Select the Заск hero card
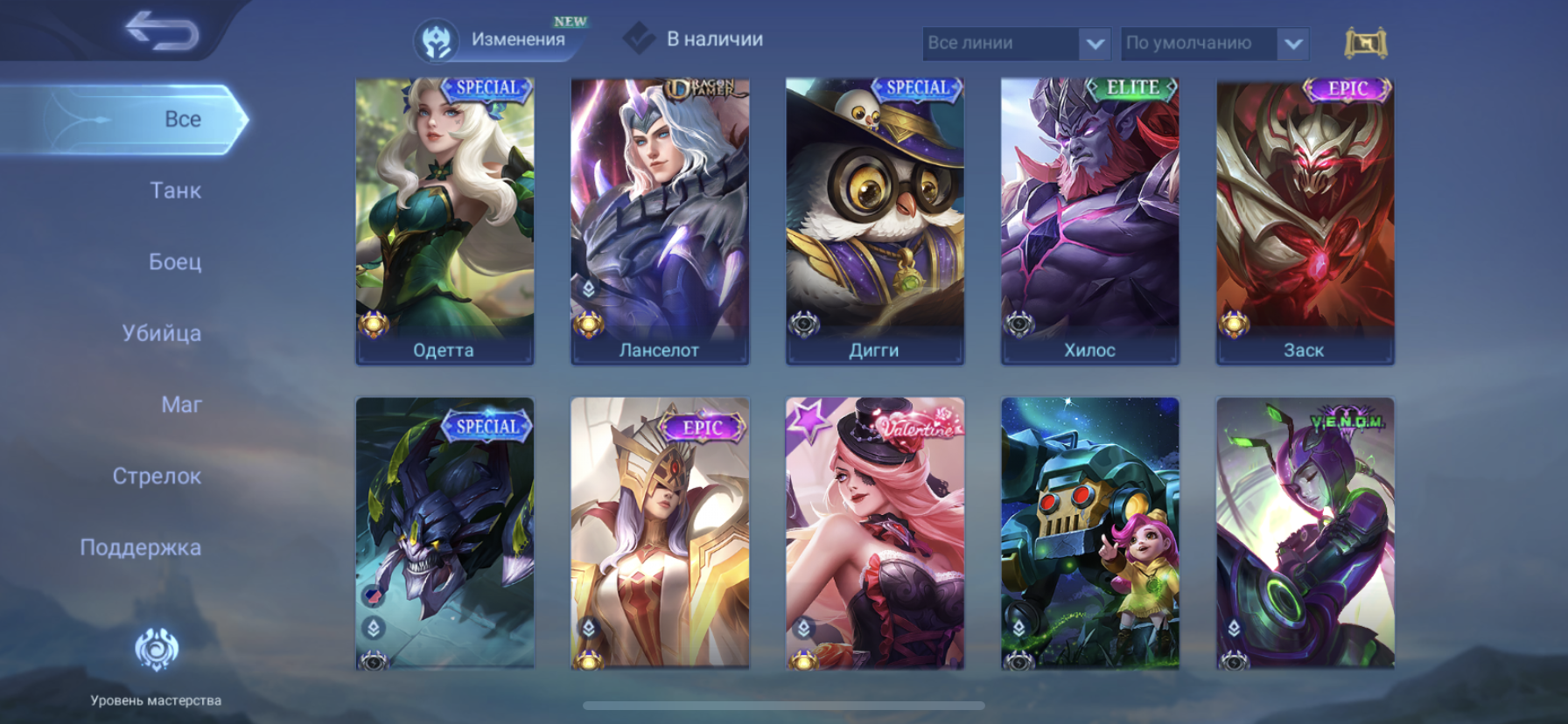Viewport: 1568px width, 724px height. tap(1305, 219)
